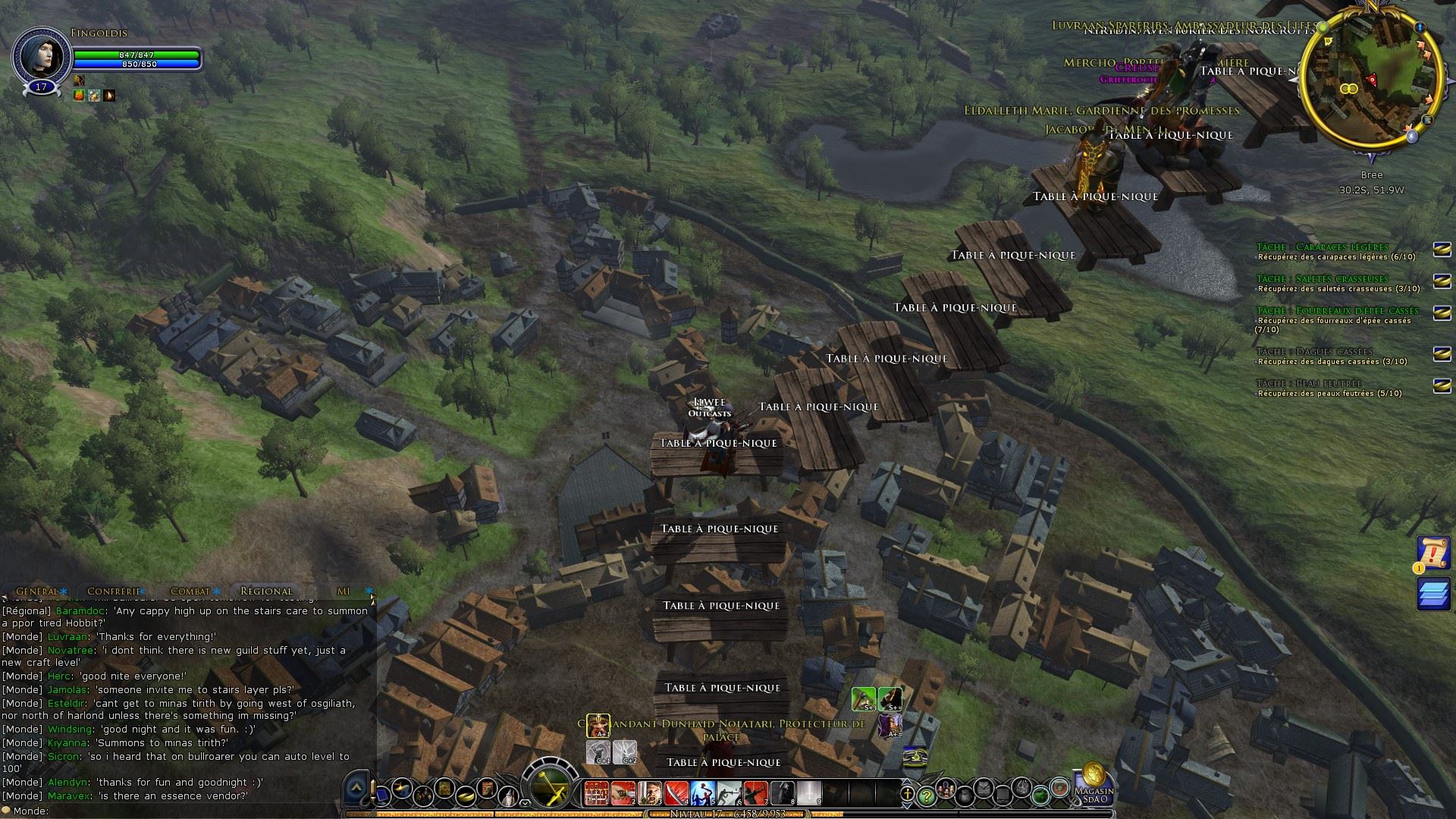The width and height of the screenshot is (1456, 819).
Task: Open the Combat chat tab
Action: pos(190,591)
